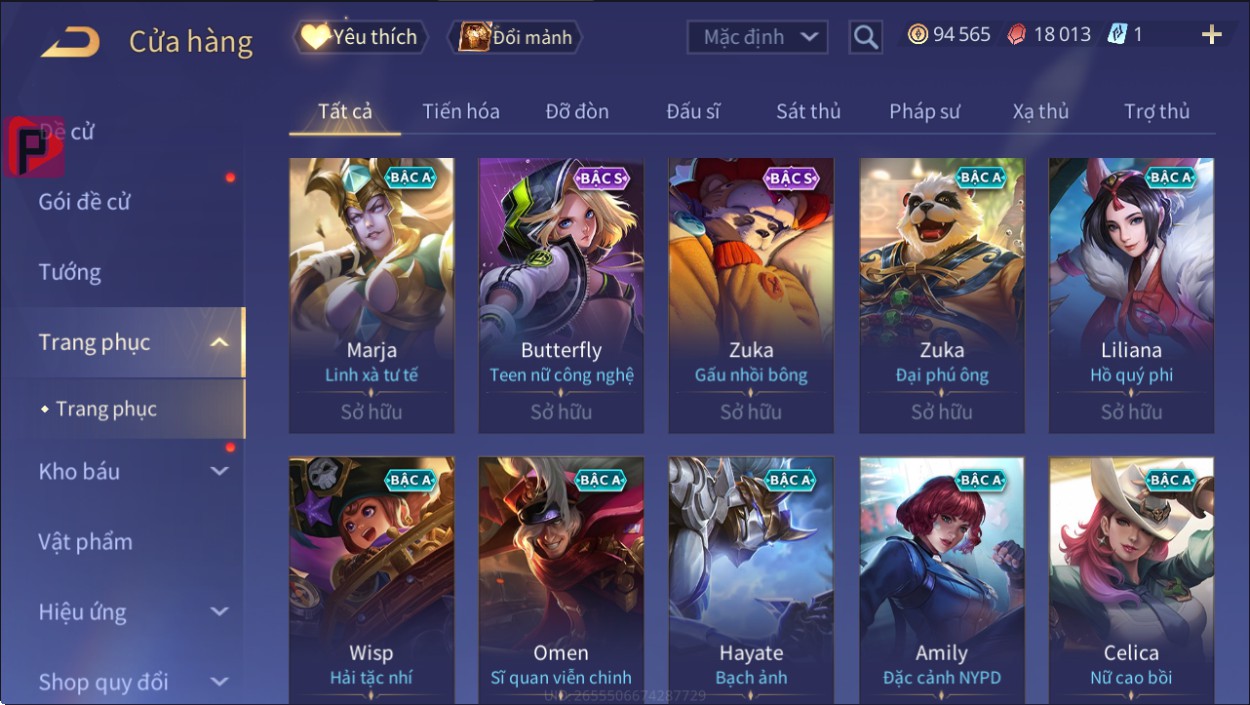Viewport: 1250px width, 705px height.
Task: Open the Vật phẩm items section
Action: (86, 541)
